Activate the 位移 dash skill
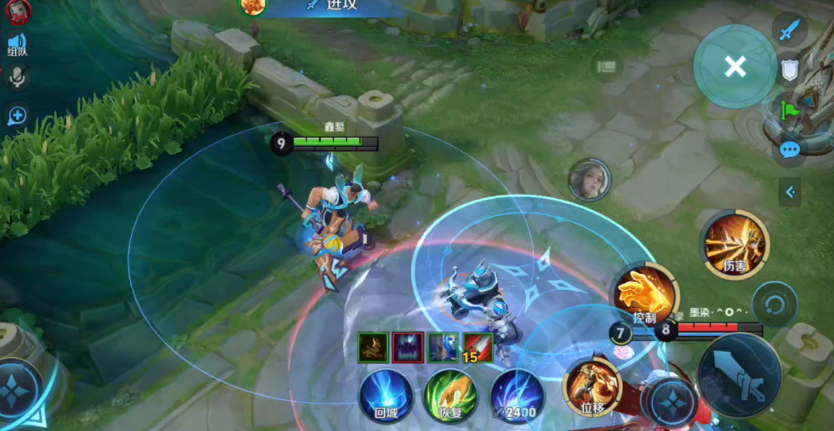This screenshot has height=431, width=834. pyautogui.click(x=592, y=388)
